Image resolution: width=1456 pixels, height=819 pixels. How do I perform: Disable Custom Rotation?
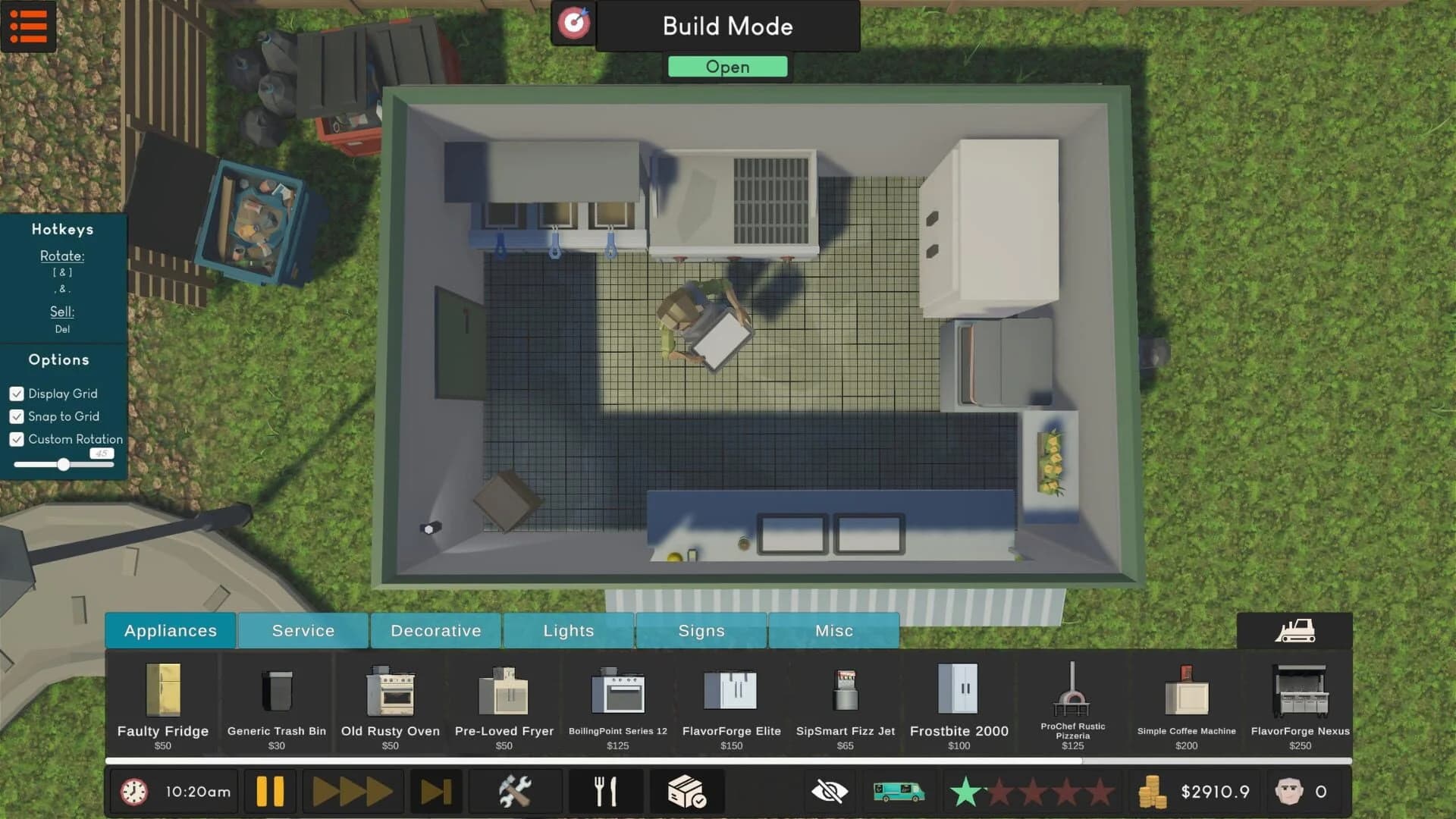pos(17,439)
